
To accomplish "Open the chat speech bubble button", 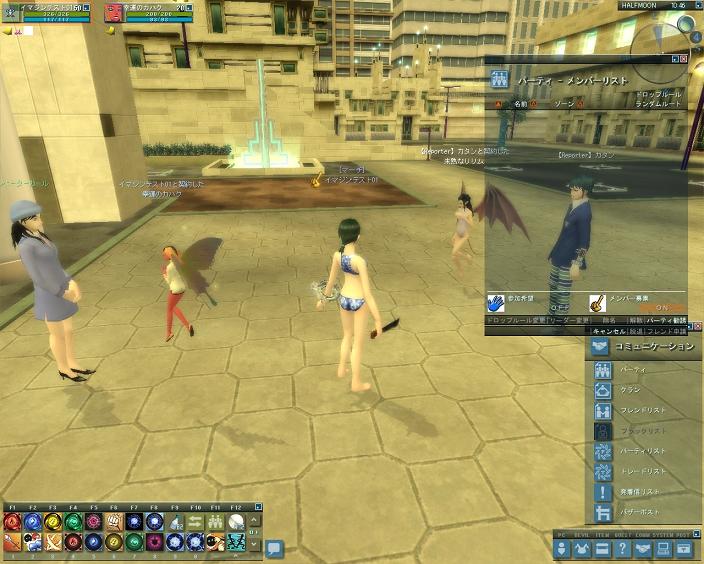I will (x=274, y=548).
